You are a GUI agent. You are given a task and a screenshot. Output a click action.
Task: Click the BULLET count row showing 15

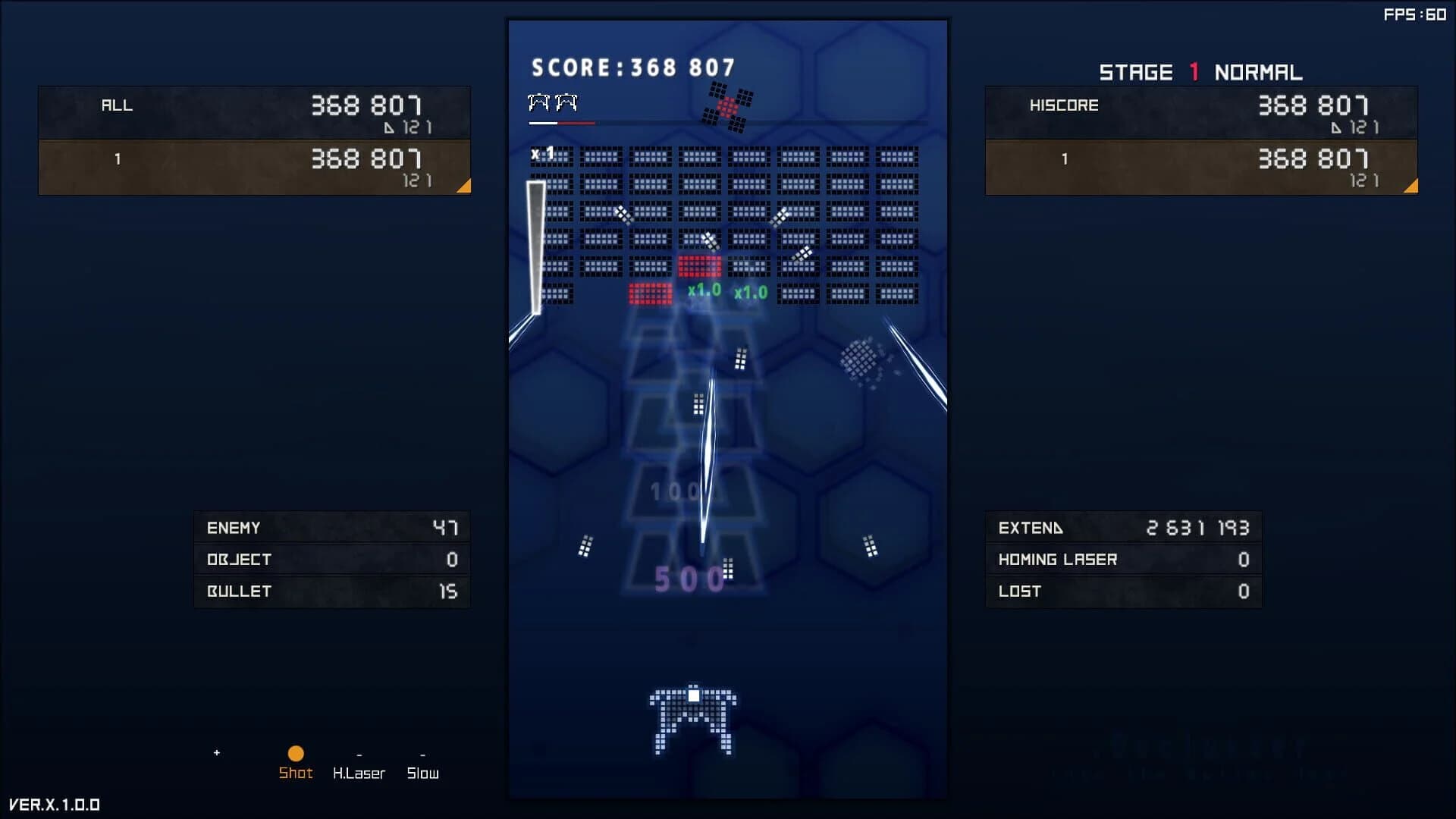point(331,591)
